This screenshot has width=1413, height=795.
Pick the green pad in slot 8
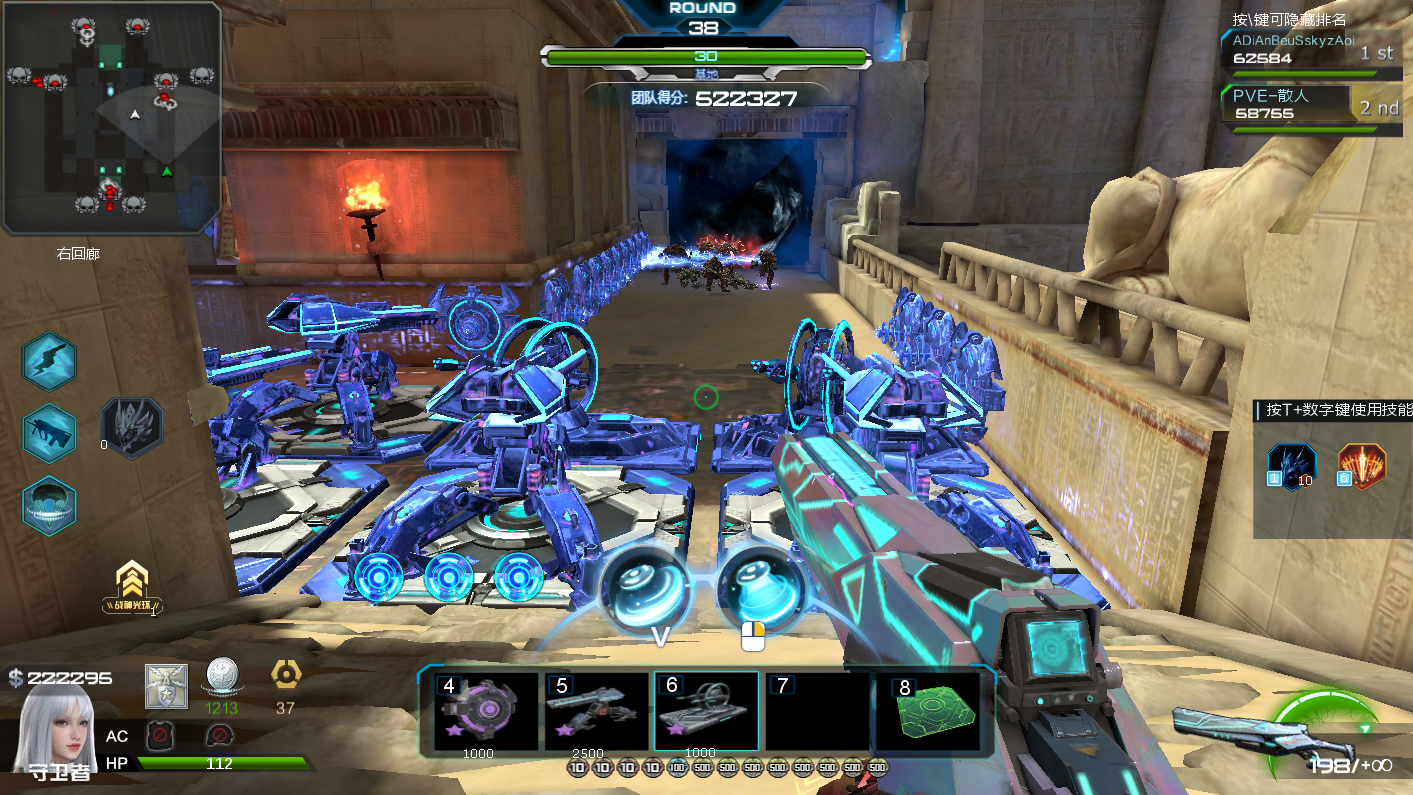(x=927, y=712)
